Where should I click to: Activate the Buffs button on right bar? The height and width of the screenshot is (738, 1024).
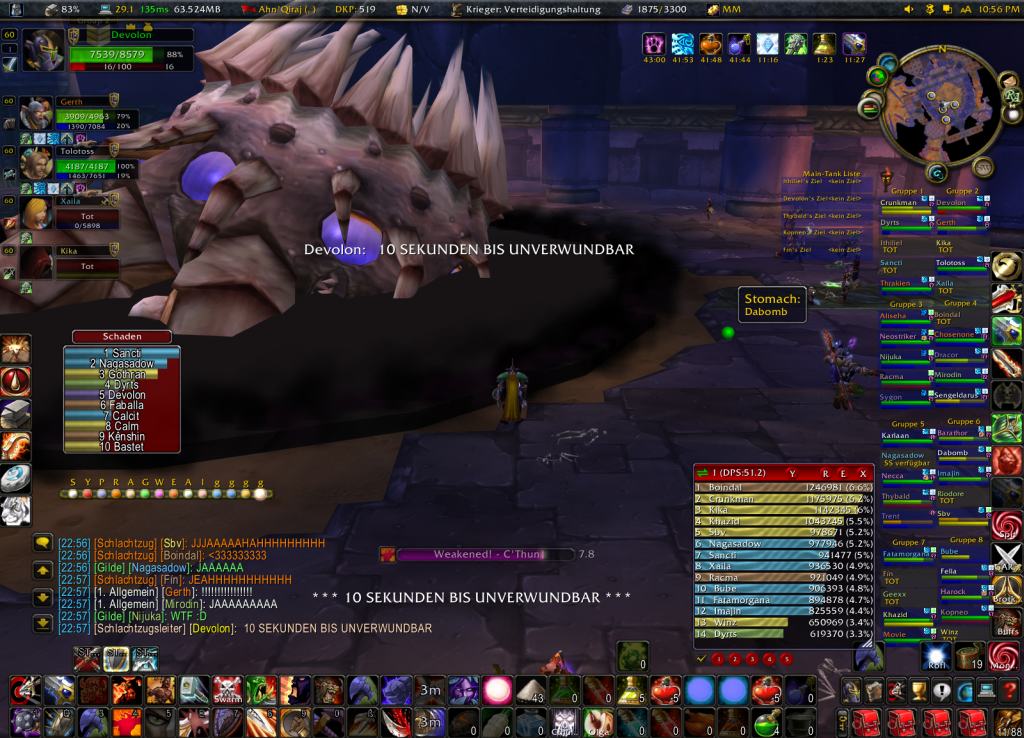pyautogui.click(x=1008, y=622)
